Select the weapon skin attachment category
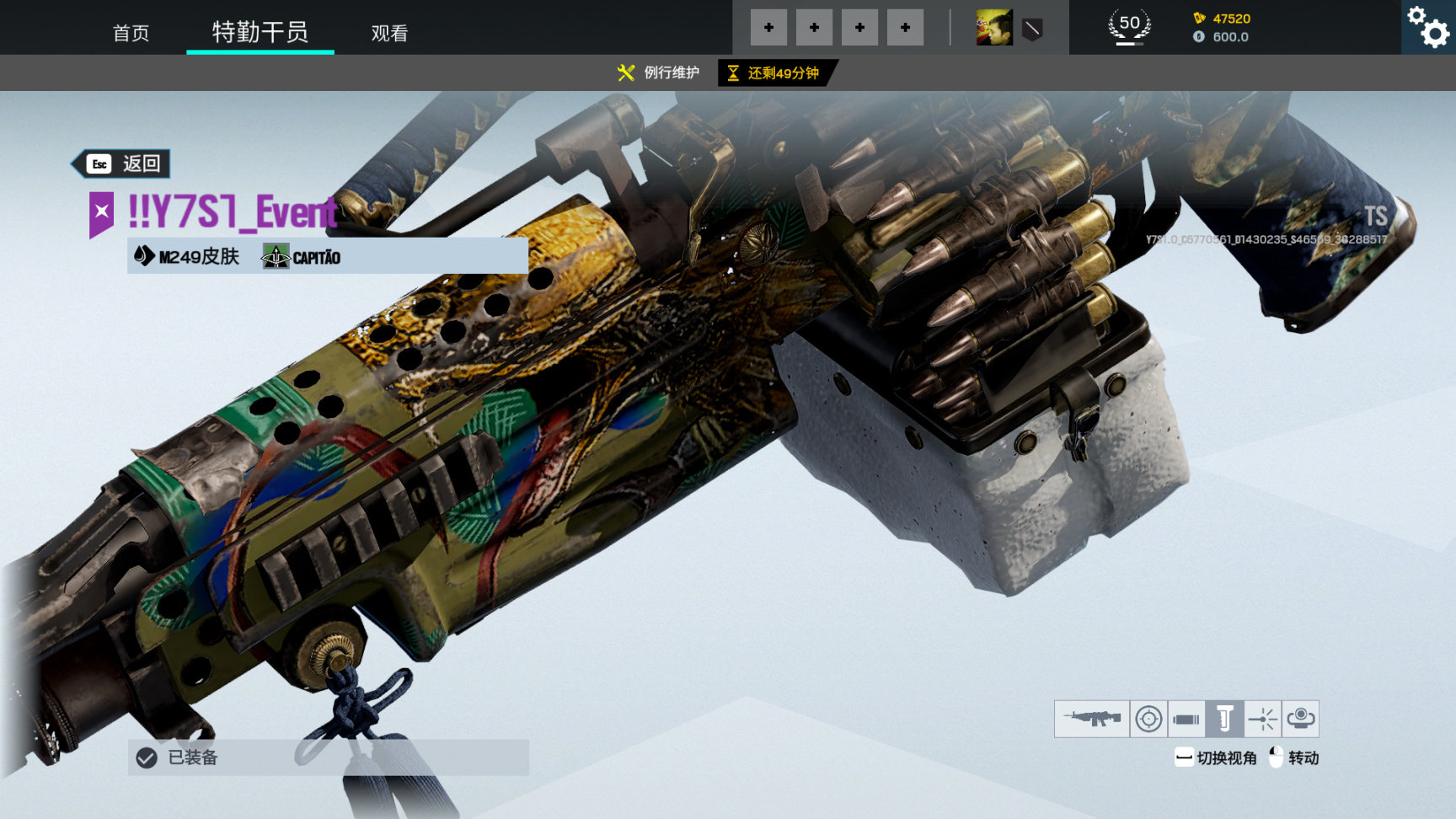This screenshot has height=819, width=1456. 1091,719
